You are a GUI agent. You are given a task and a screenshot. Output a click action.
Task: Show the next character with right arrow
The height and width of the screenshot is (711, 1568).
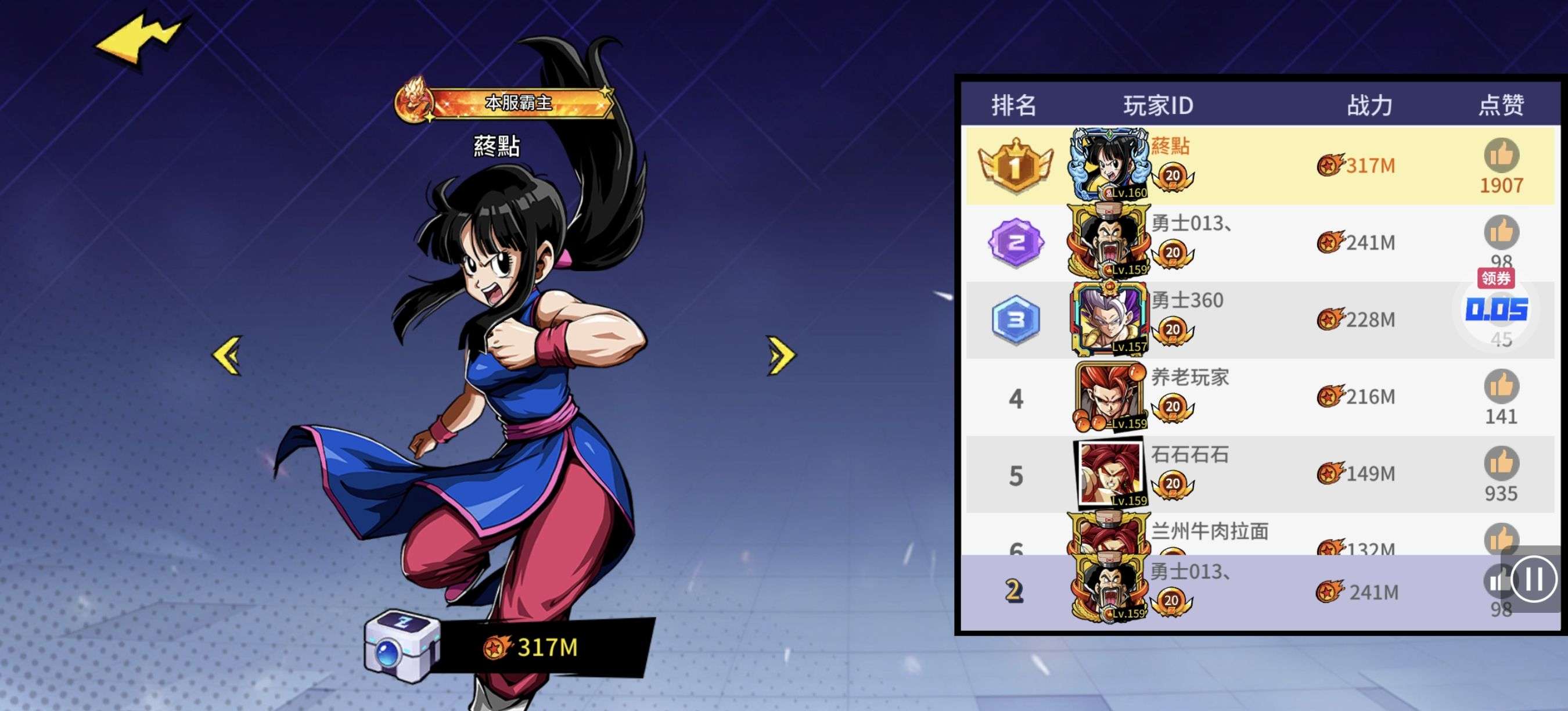coord(782,355)
